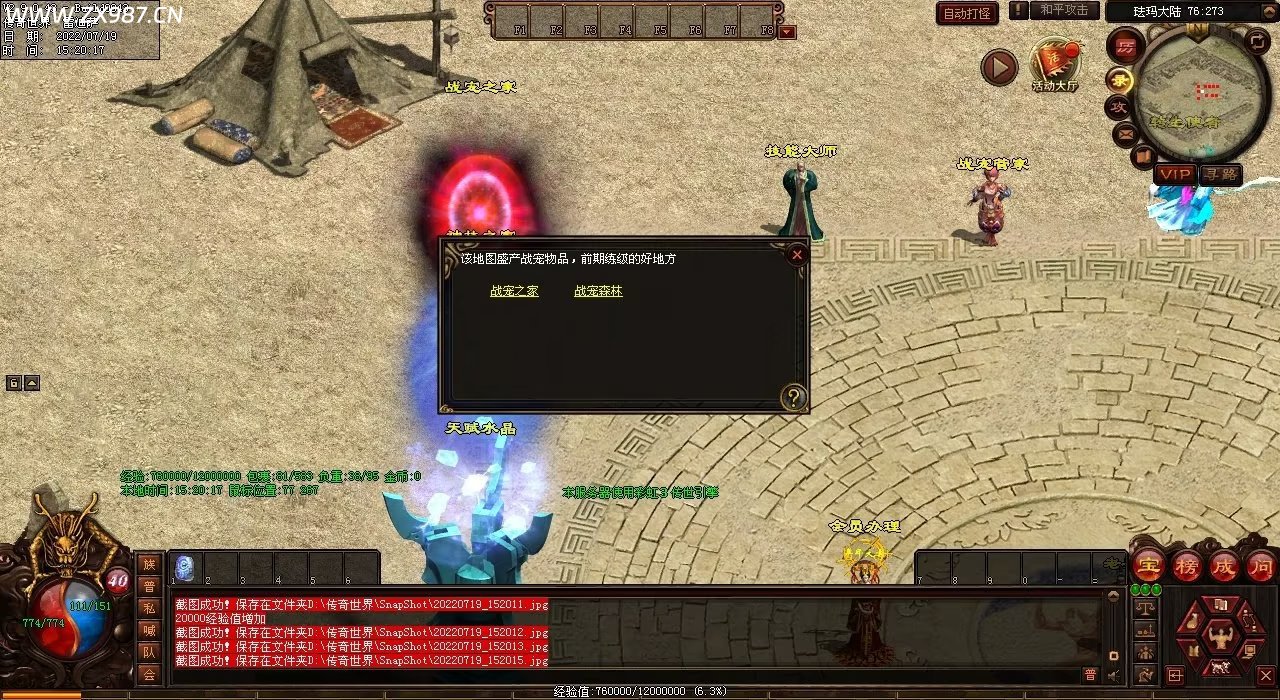
Task: Activate the 寻路 pathfinding button
Action: pos(1219,174)
